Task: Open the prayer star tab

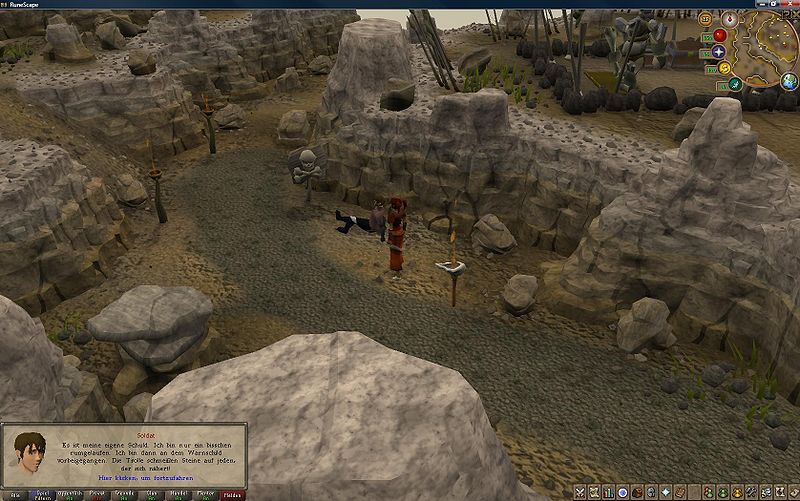Action: [664, 492]
